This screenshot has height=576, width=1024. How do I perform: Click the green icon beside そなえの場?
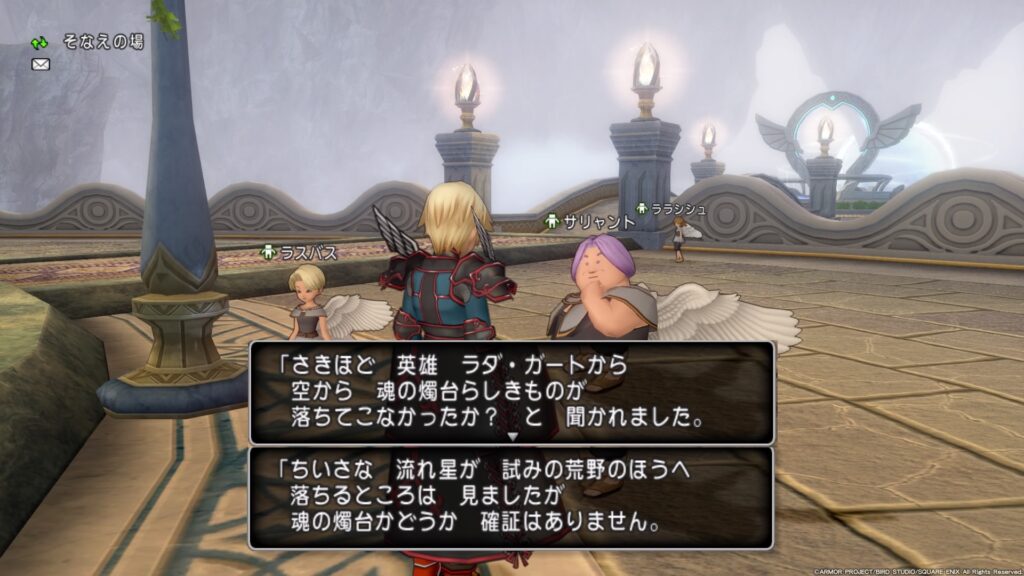click(x=40, y=43)
